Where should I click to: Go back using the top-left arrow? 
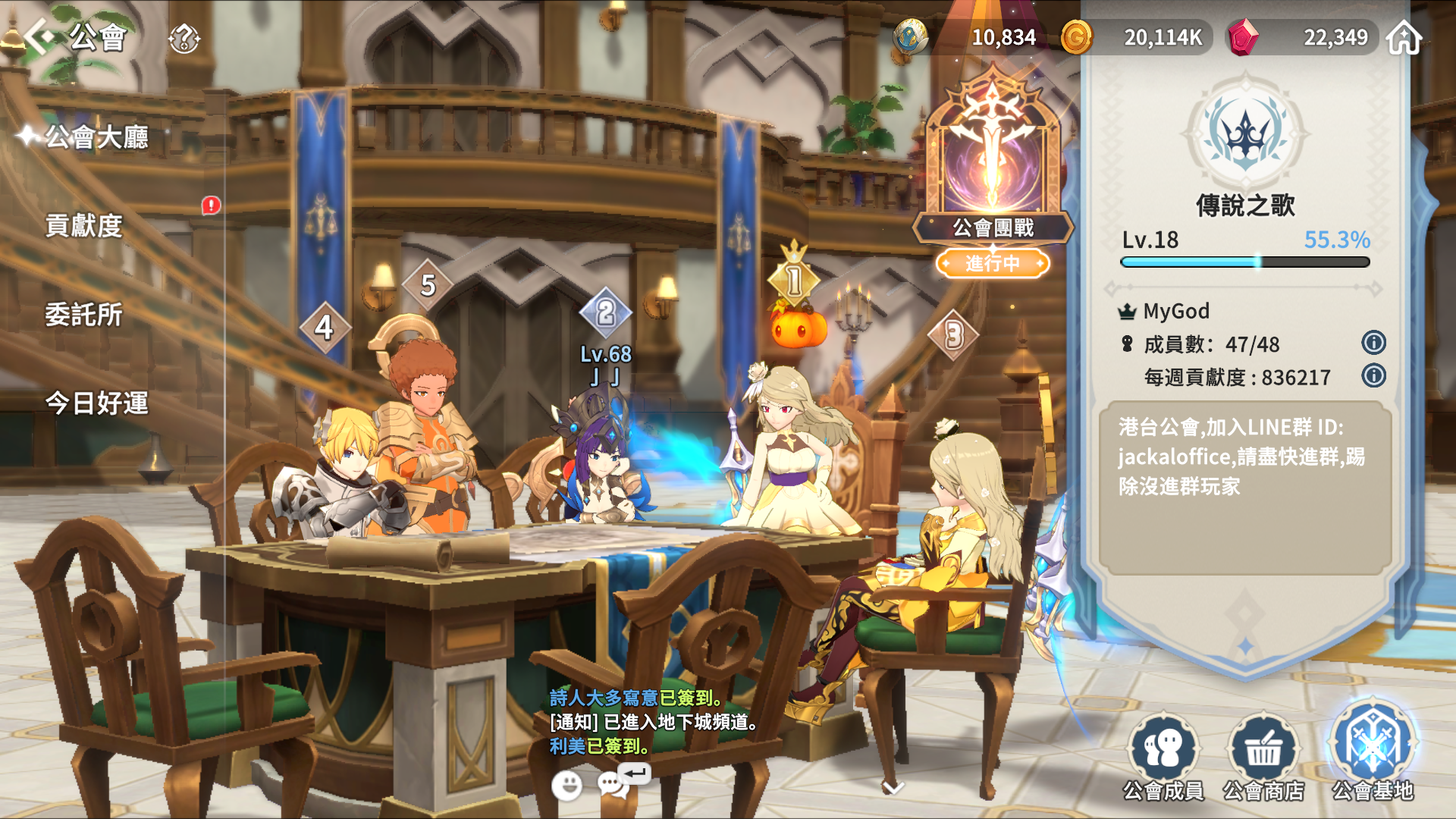[38, 36]
